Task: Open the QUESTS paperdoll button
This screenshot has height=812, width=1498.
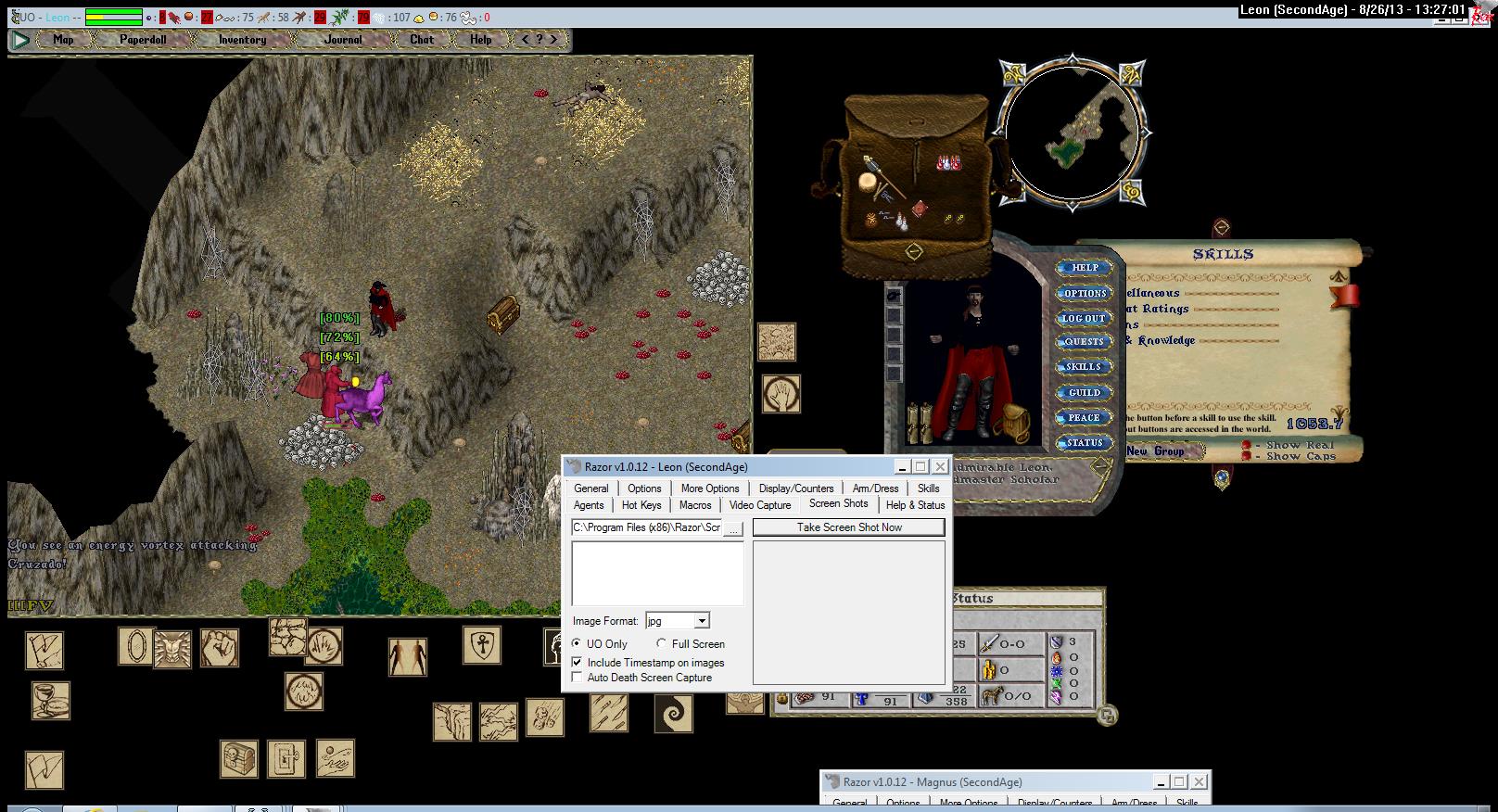Action: point(1085,342)
